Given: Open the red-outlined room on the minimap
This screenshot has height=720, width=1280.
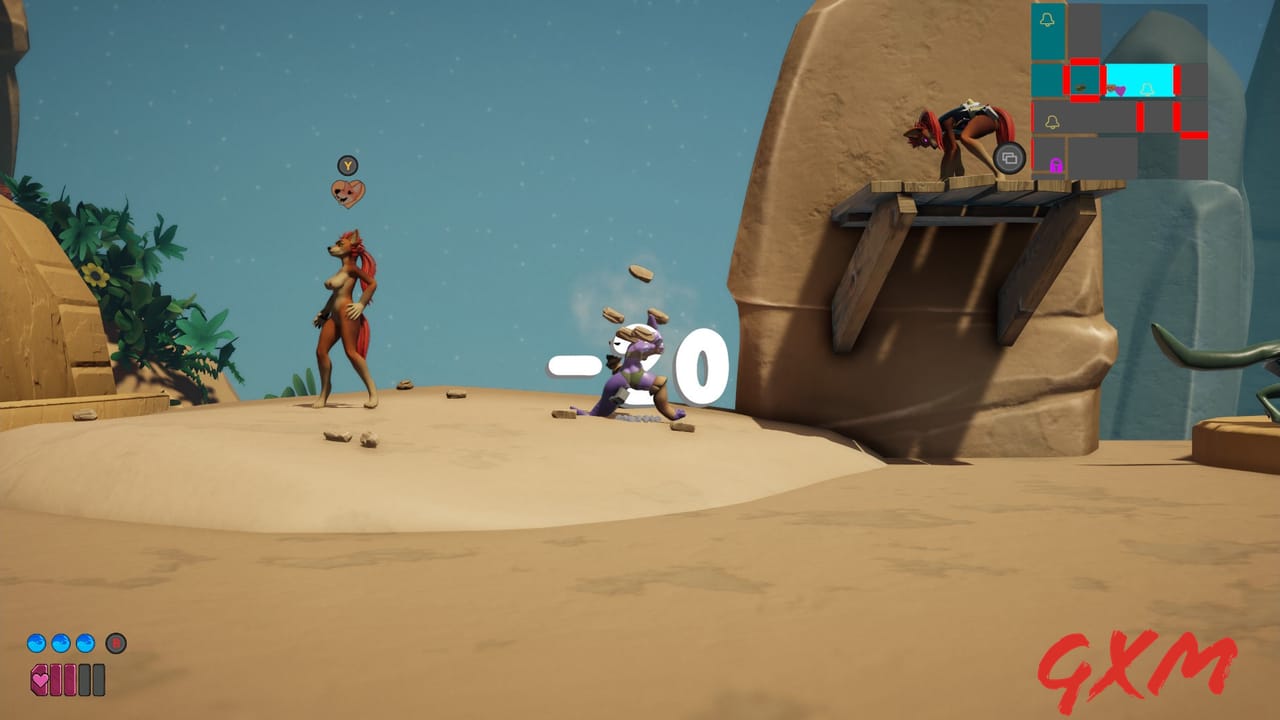Looking at the screenshot, I should 1084,79.
